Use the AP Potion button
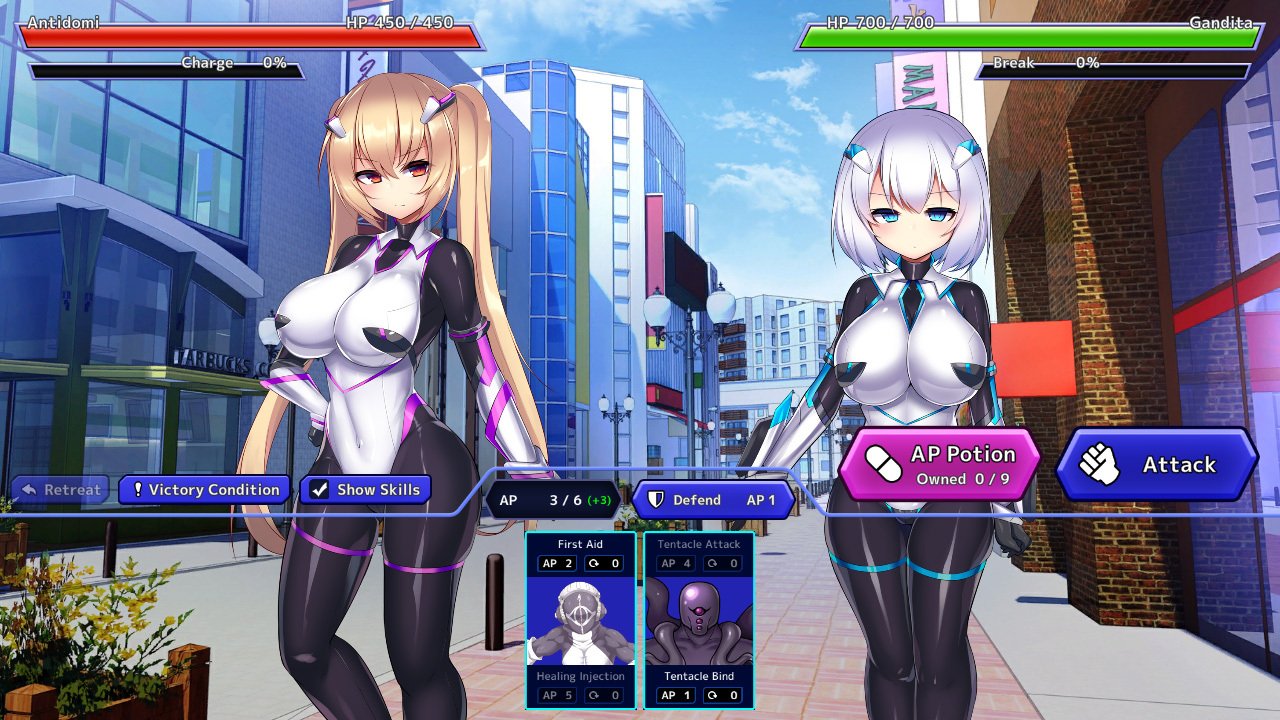This screenshot has width=1280, height=720. (x=940, y=463)
